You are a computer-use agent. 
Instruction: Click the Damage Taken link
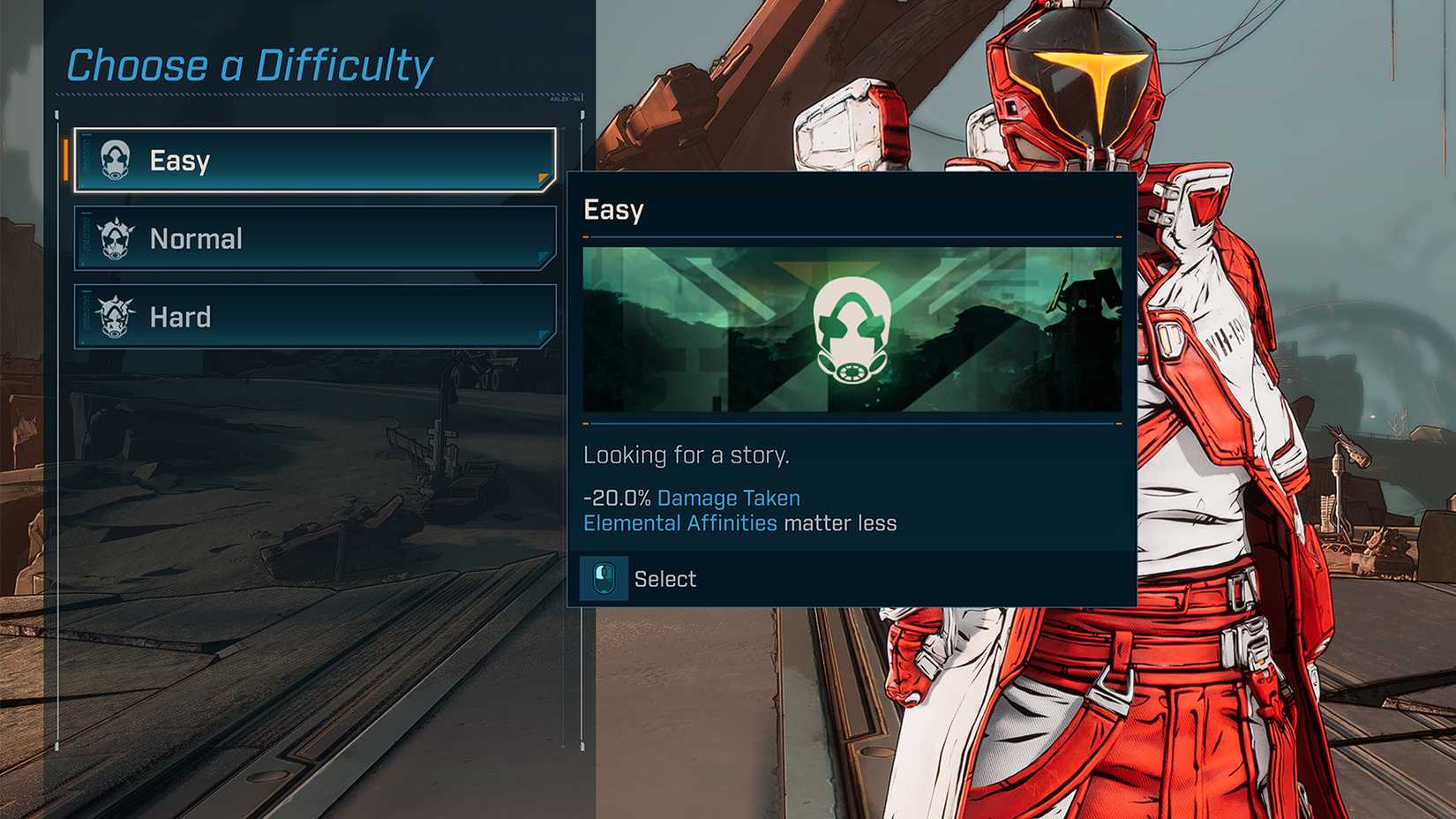click(x=727, y=498)
